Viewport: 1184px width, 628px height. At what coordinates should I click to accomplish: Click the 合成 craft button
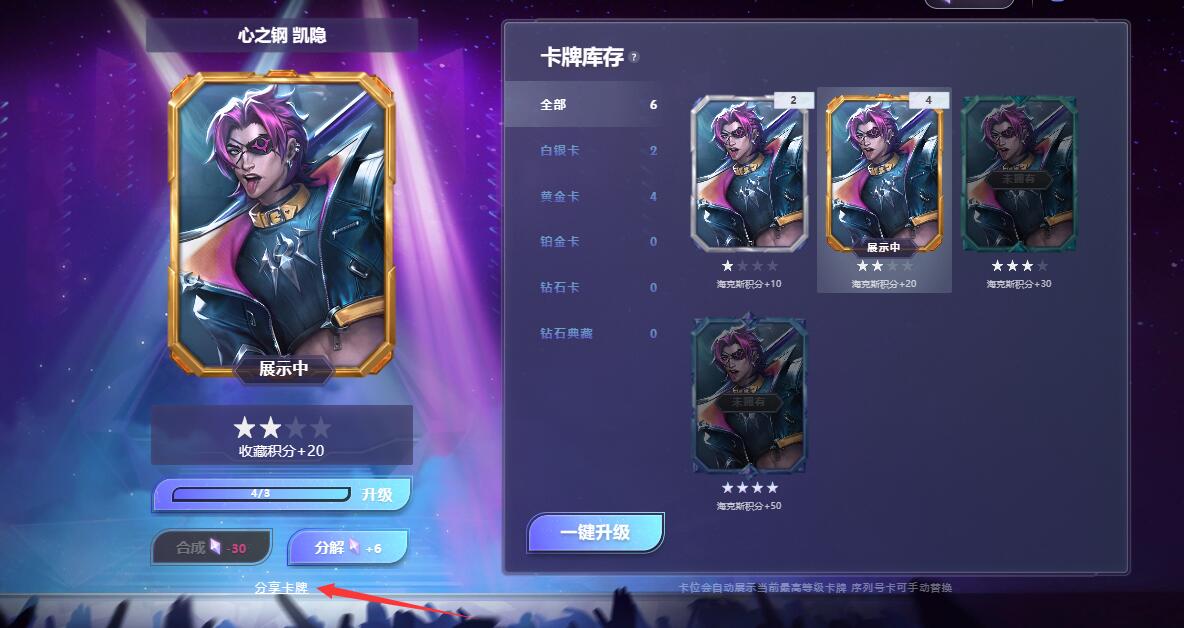tap(211, 548)
